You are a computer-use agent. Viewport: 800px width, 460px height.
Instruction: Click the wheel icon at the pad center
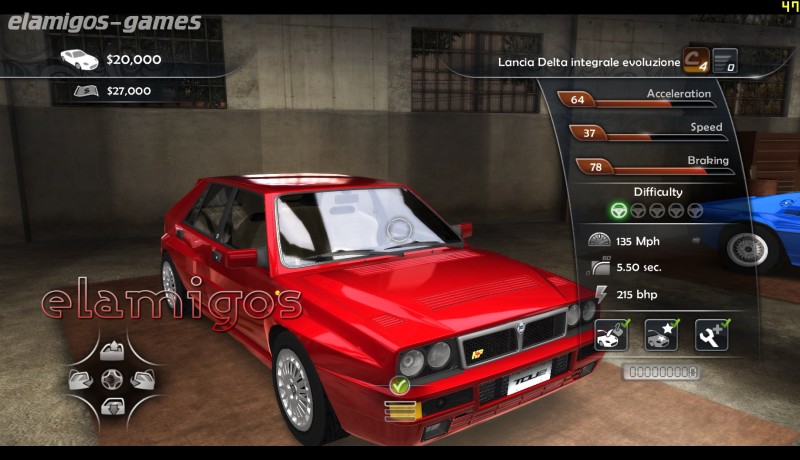point(111,379)
